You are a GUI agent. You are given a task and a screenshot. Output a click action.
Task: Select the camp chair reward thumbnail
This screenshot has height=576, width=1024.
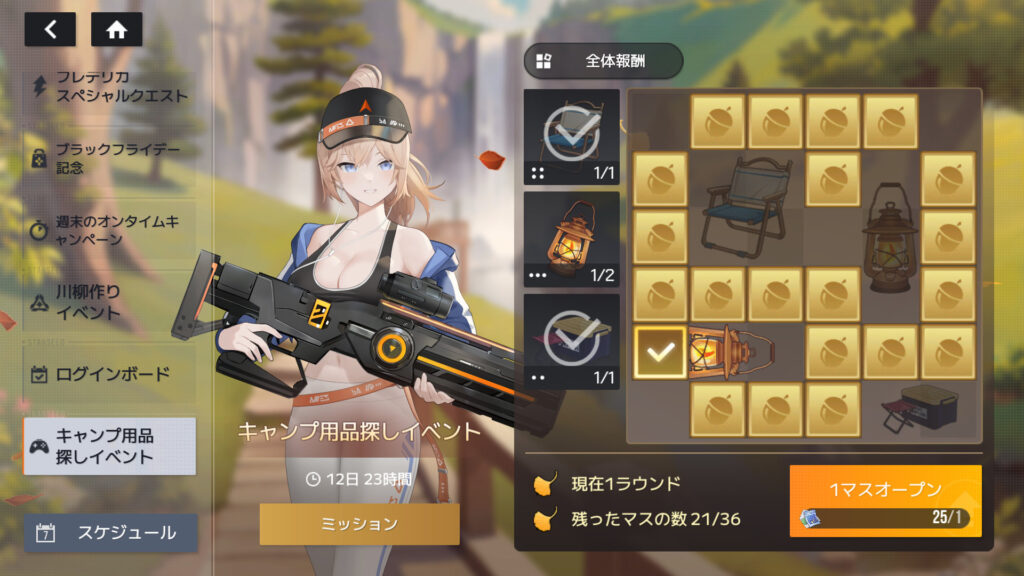(572, 136)
